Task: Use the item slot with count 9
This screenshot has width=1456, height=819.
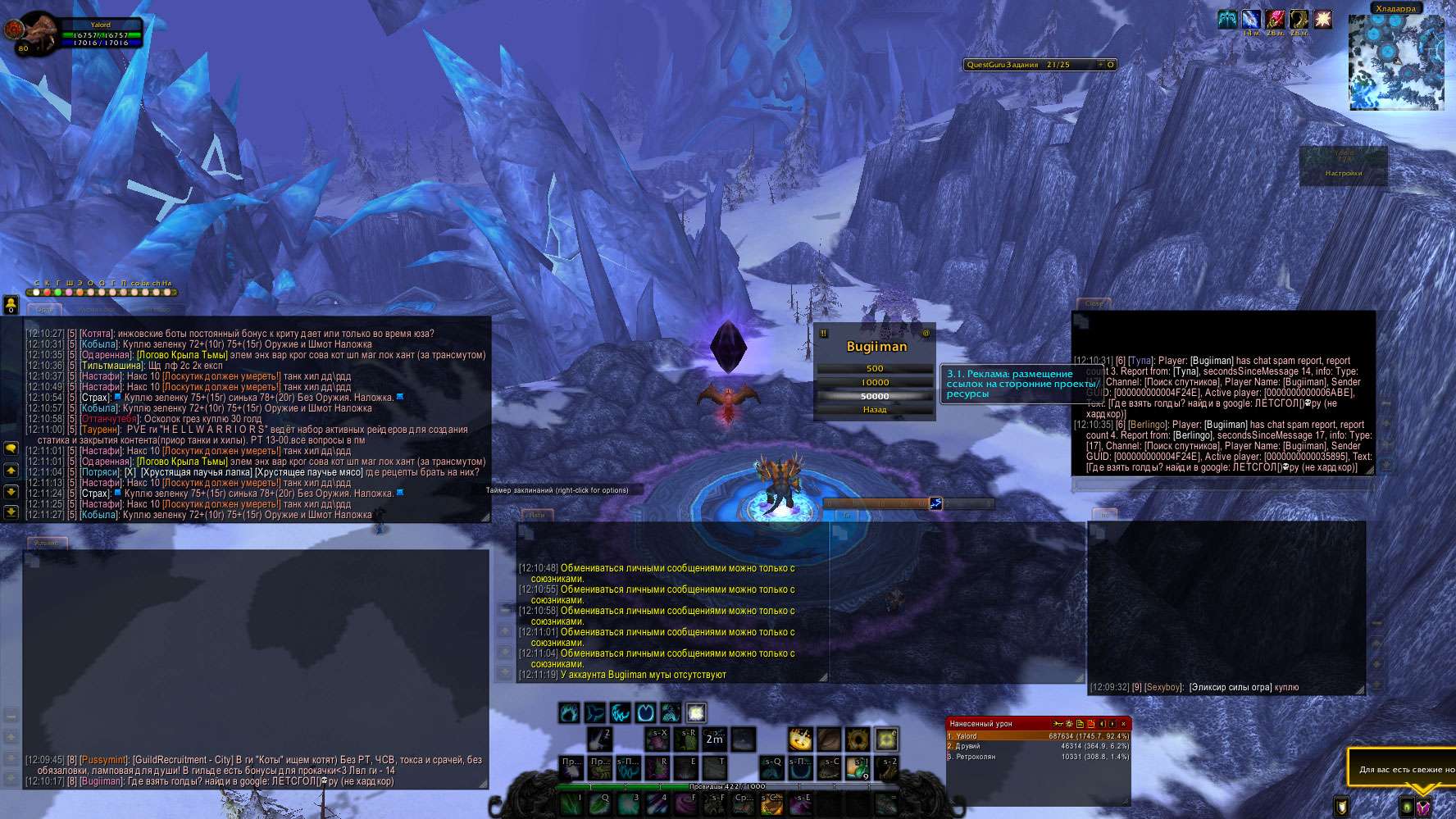Action: [858, 768]
